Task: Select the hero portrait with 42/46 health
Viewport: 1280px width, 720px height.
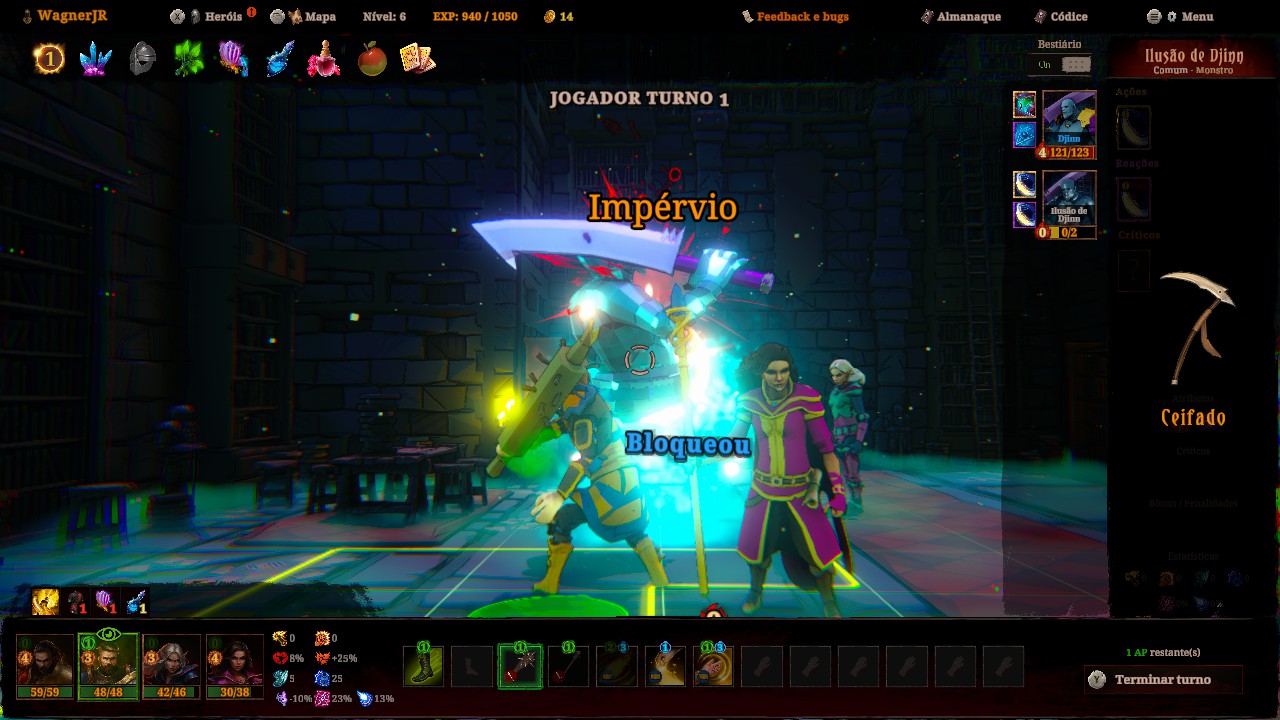Action: 171,666
